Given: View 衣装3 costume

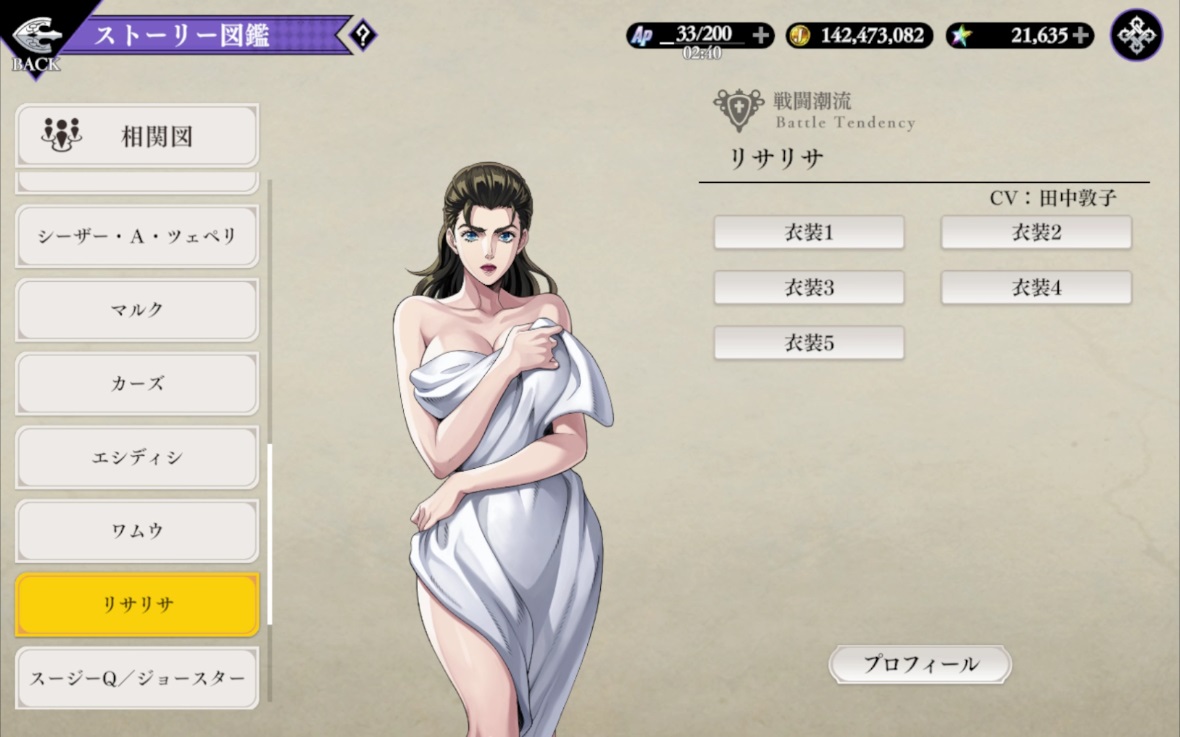Looking at the screenshot, I should pyautogui.click(x=808, y=288).
